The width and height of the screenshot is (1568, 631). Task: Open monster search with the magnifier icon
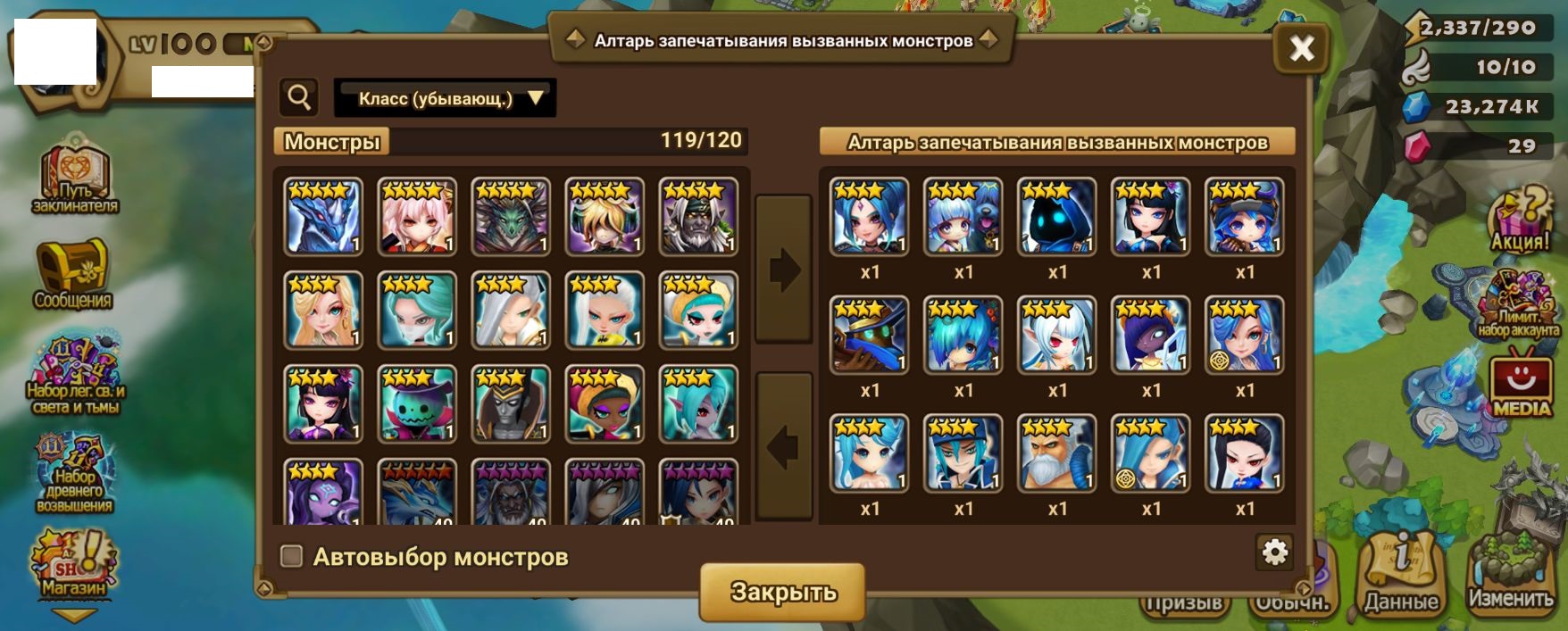(299, 97)
